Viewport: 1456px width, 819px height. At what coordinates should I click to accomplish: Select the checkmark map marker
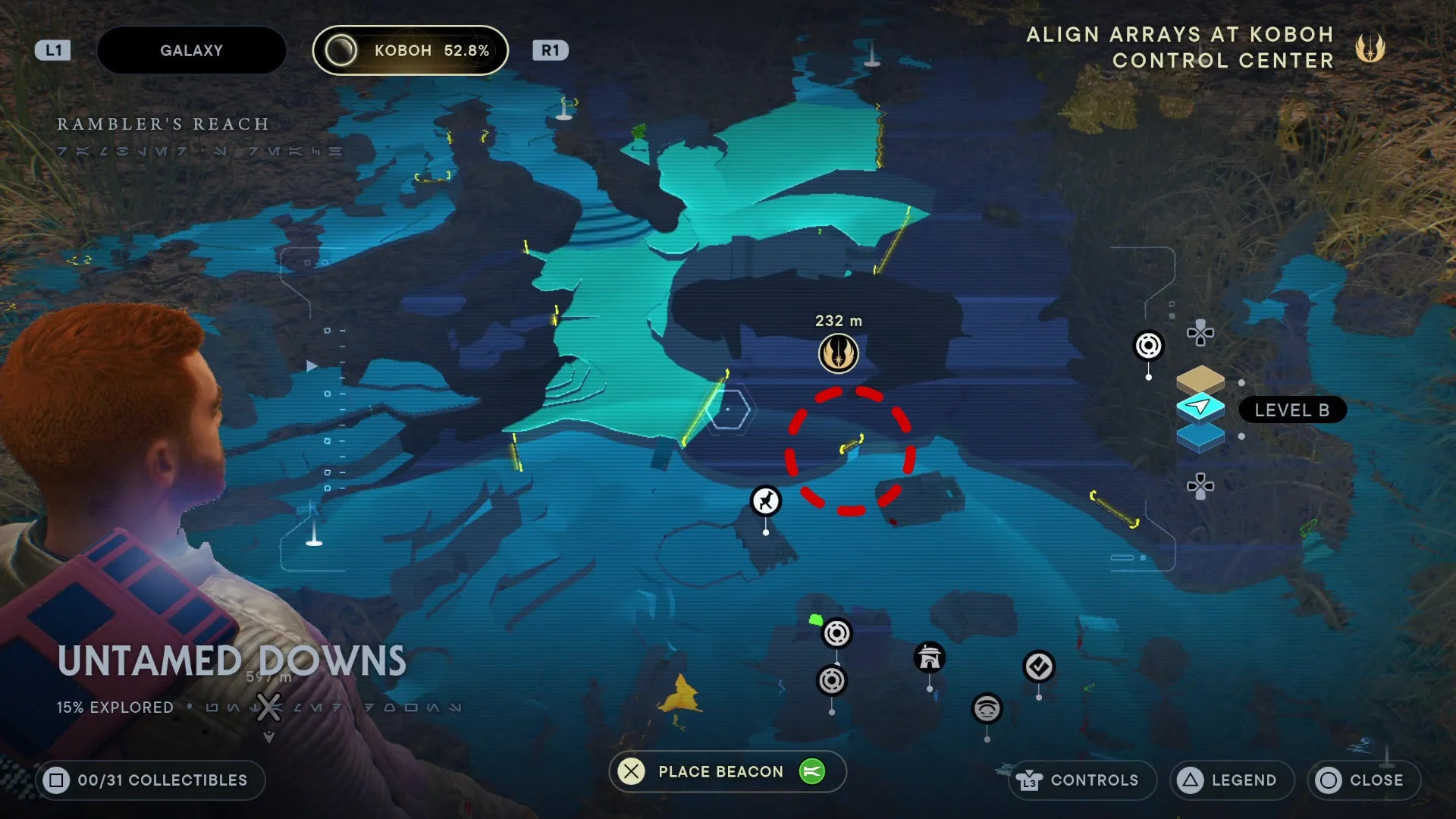[1039, 667]
